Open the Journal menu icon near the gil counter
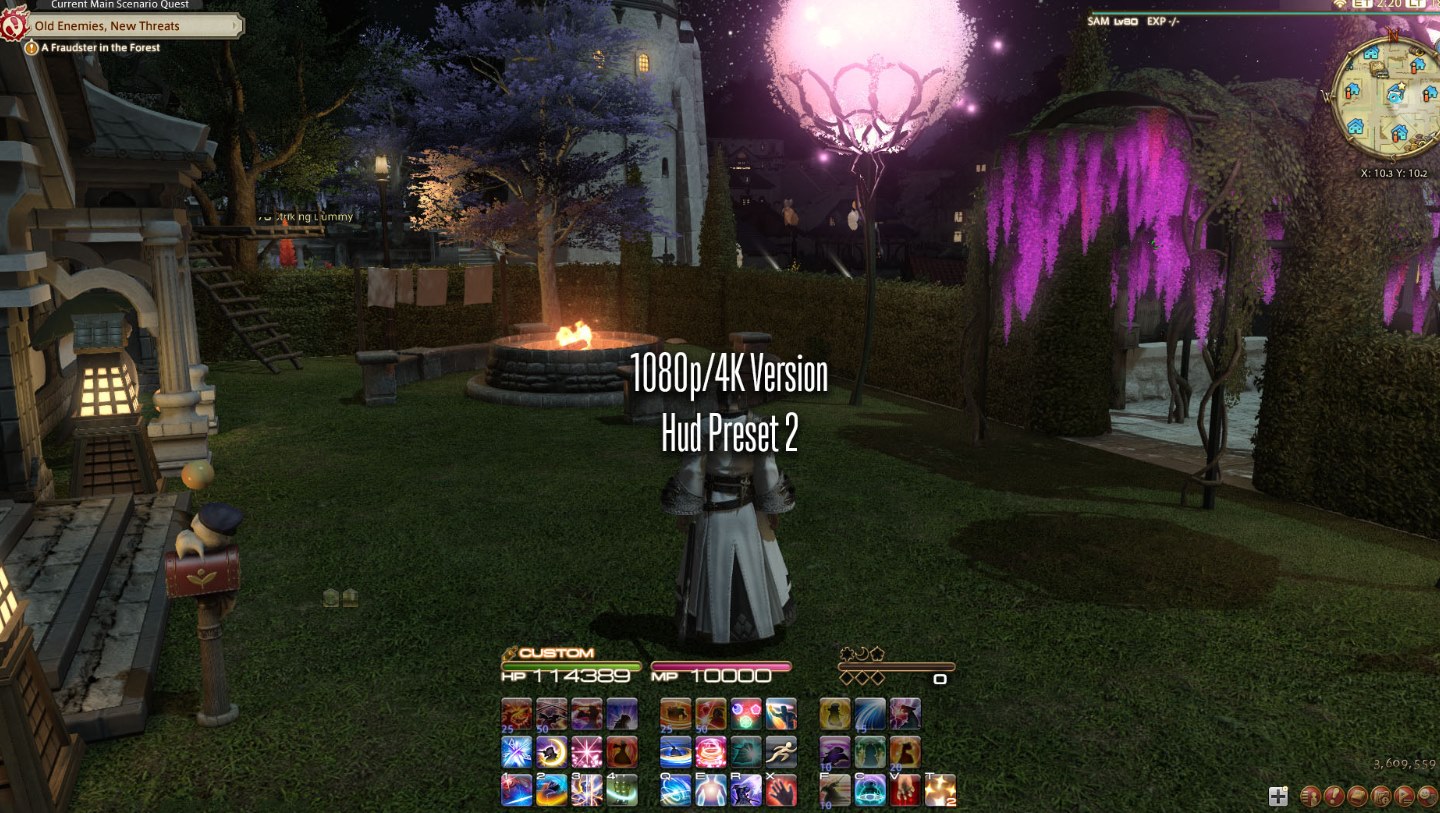 coord(1382,796)
